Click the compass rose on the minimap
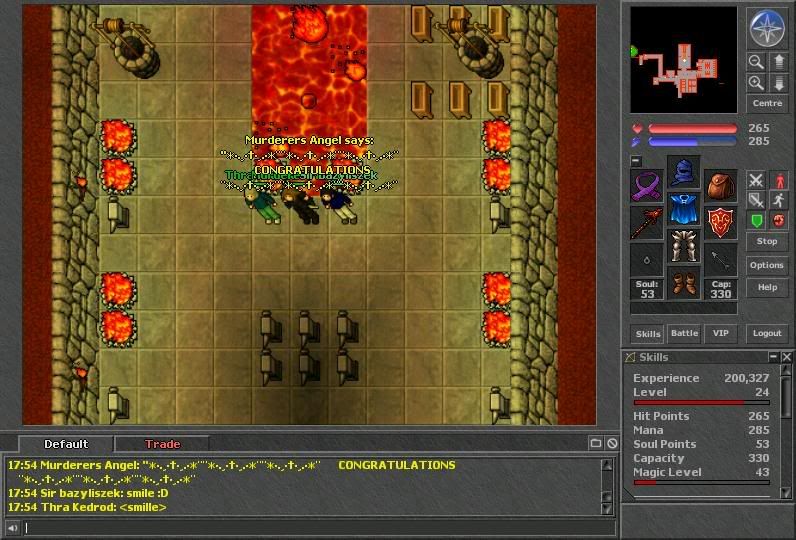This screenshot has width=796, height=540. [766, 28]
